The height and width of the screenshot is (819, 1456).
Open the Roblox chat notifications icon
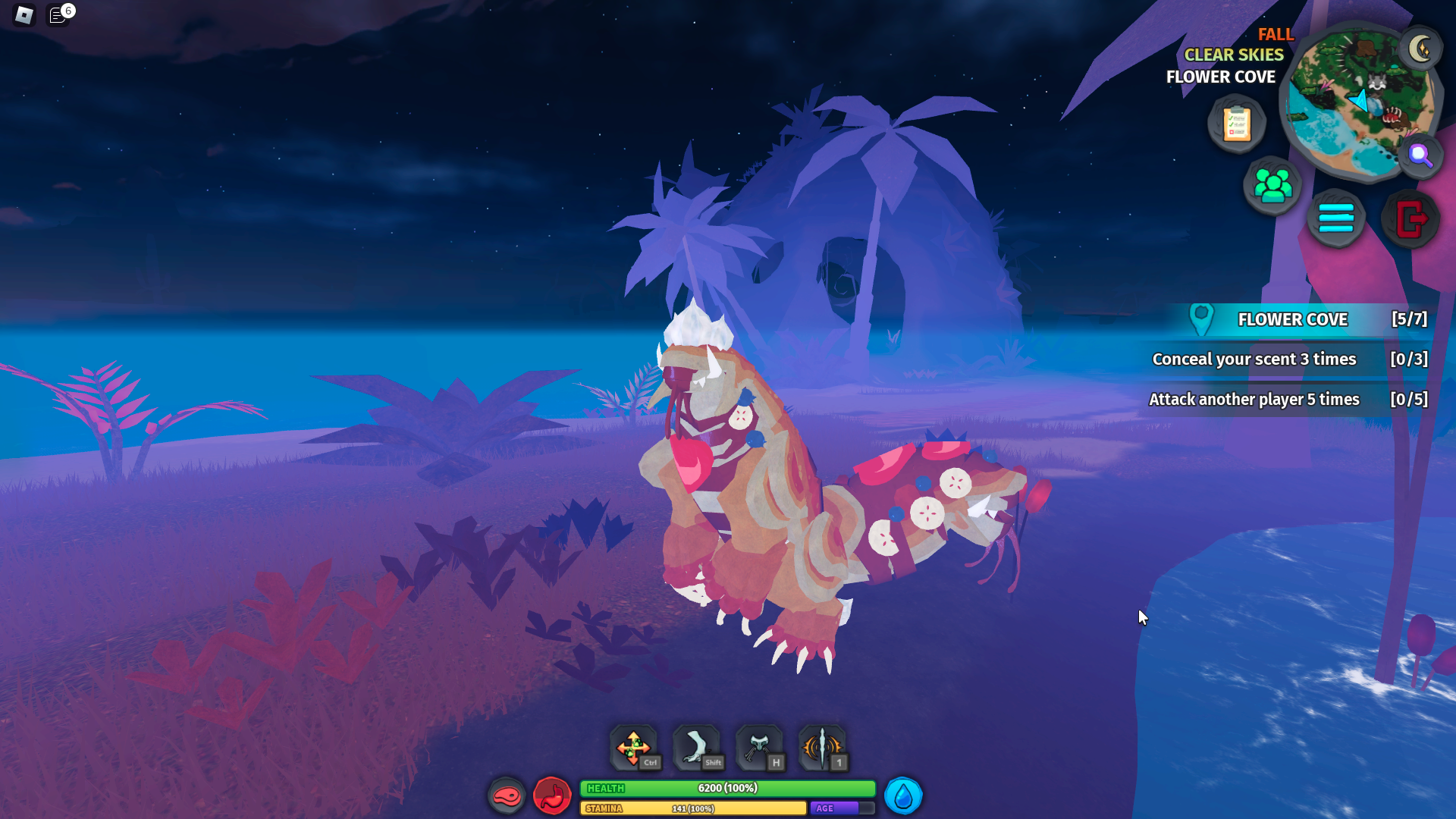point(58,15)
